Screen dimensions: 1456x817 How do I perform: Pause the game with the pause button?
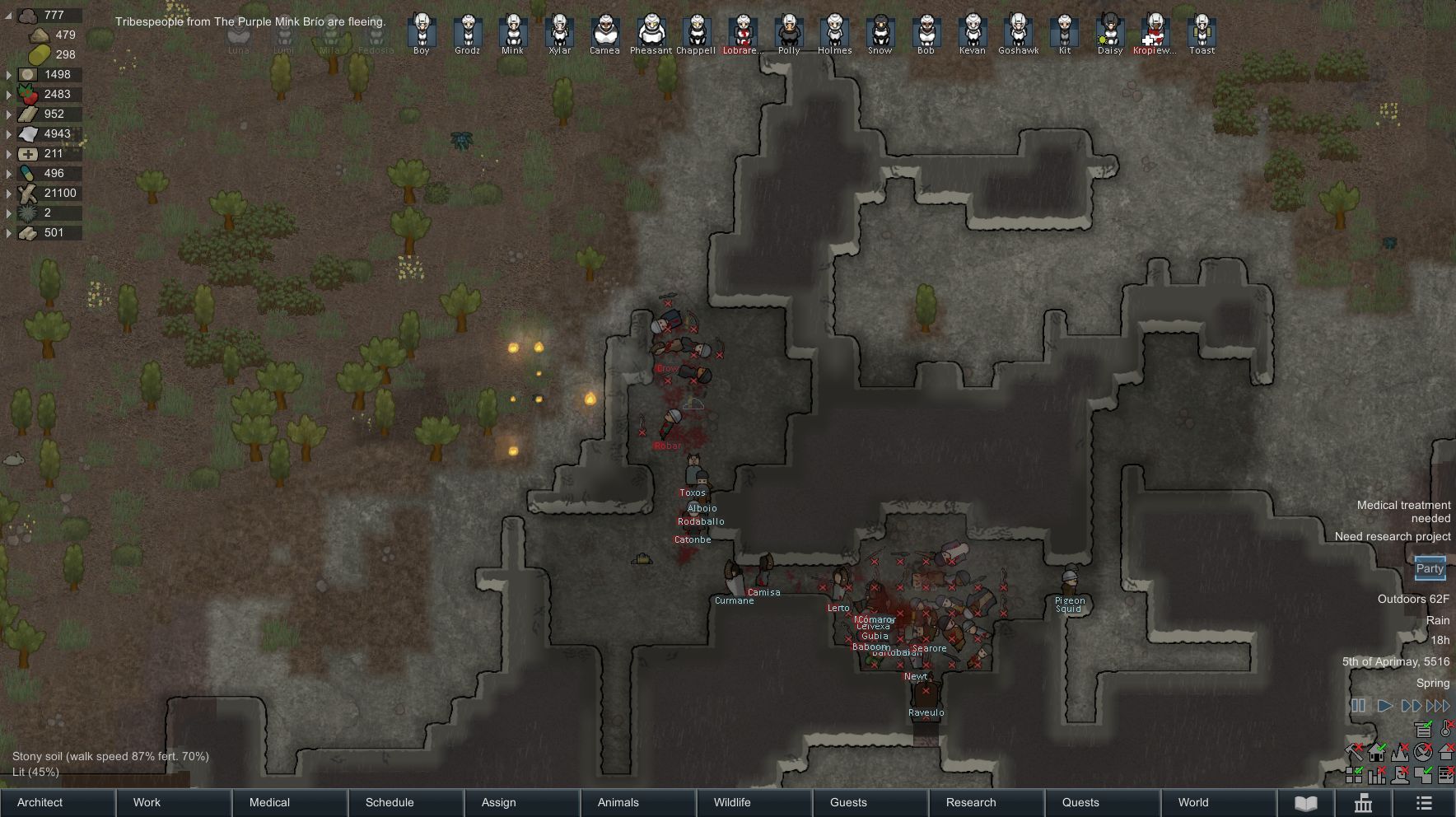(x=1358, y=706)
